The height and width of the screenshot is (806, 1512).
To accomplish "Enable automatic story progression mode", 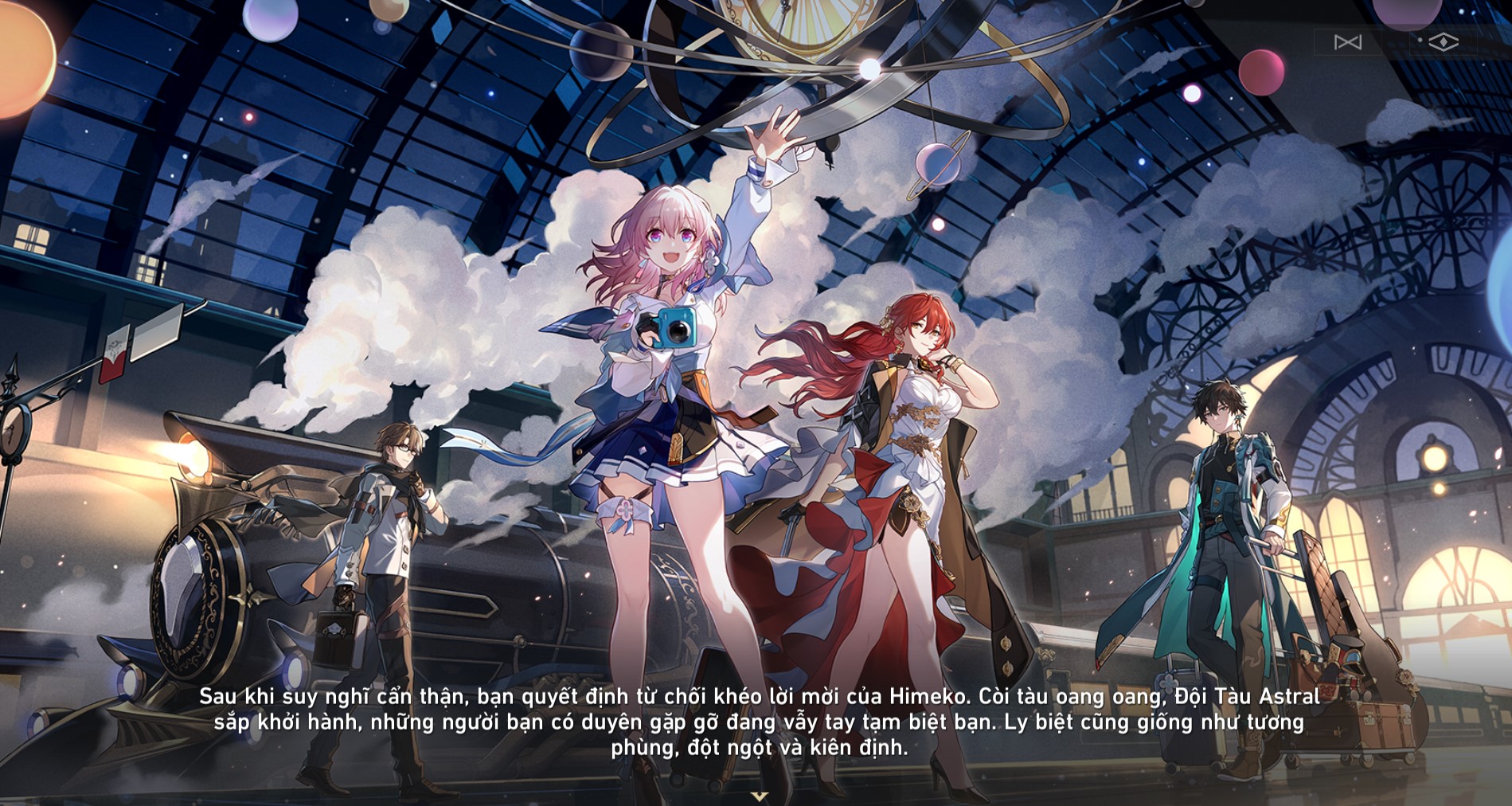I will [x=1444, y=41].
